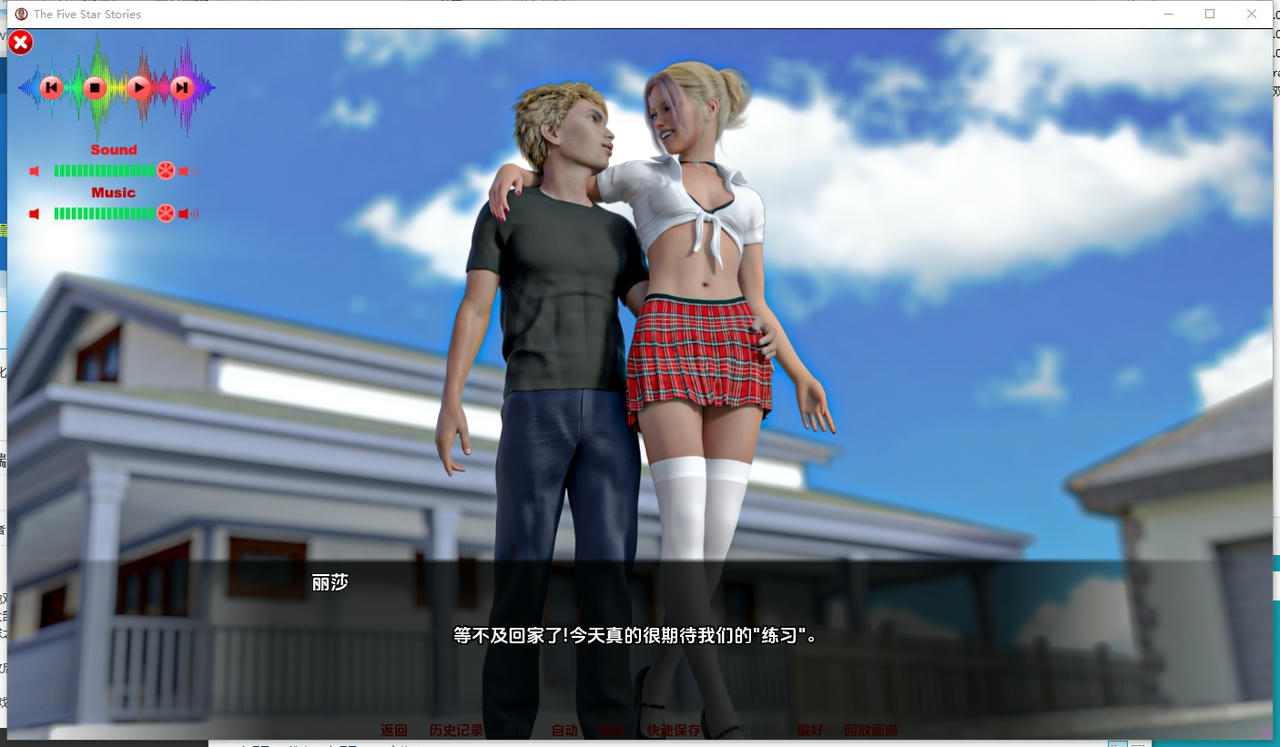Open the 历史记录 (History) screen
This screenshot has height=747, width=1280.
[455, 730]
